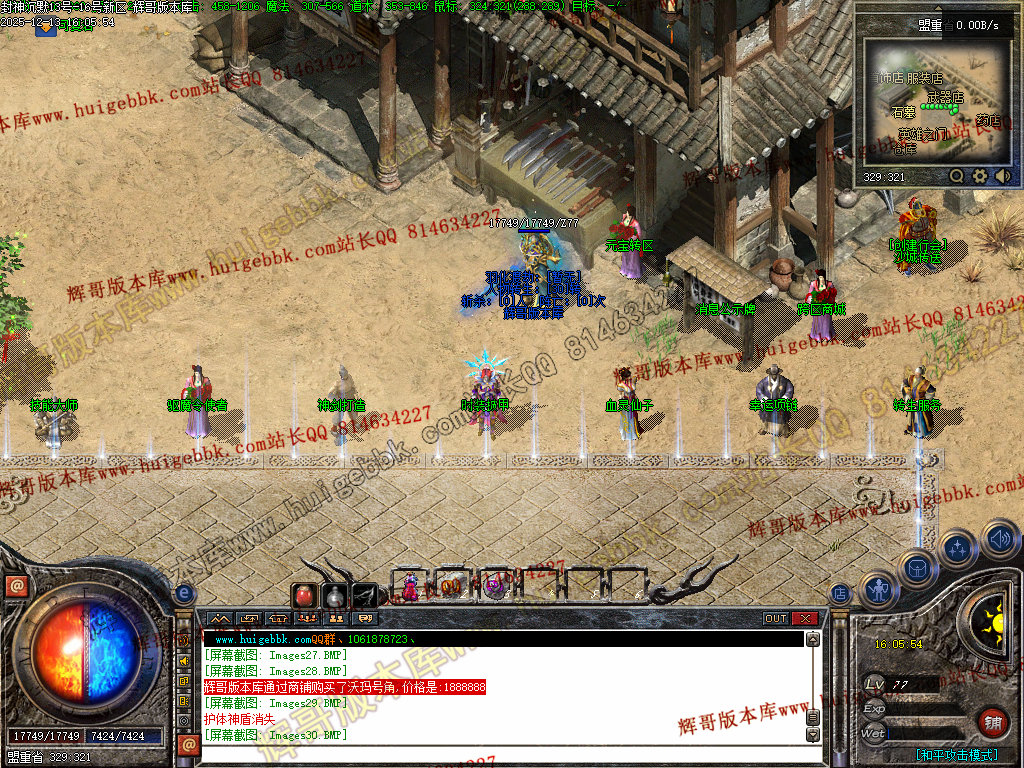Activate the lightning skill icon
This screenshot has width=1024, height=768.
[364, 596]
